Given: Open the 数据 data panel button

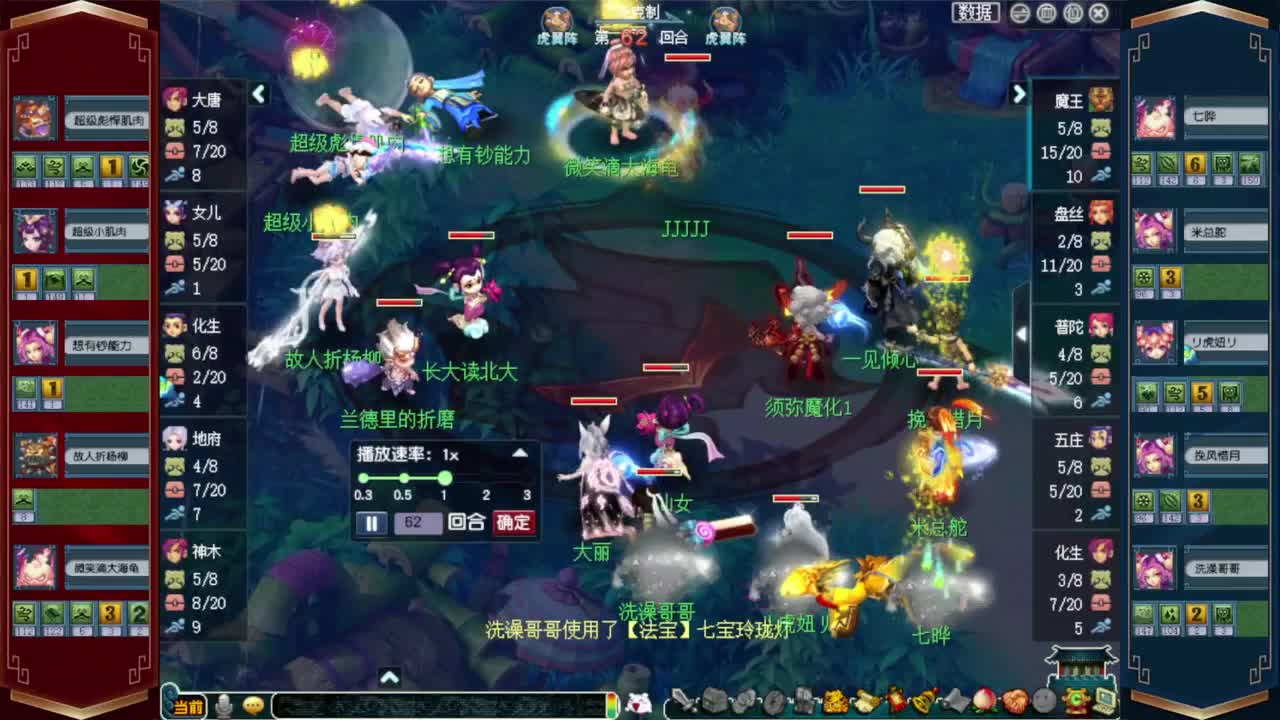Looking at the screenshot, I should pos(977,12).
